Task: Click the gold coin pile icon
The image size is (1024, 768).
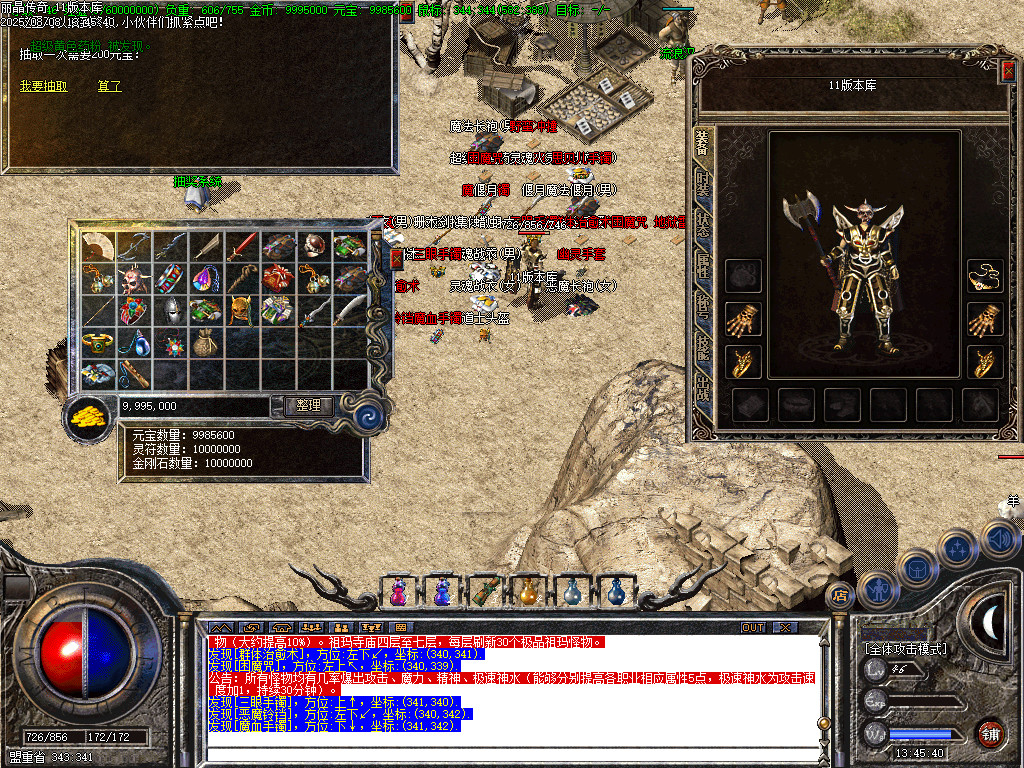Action: pyautogui.click(x=88, y=417)
